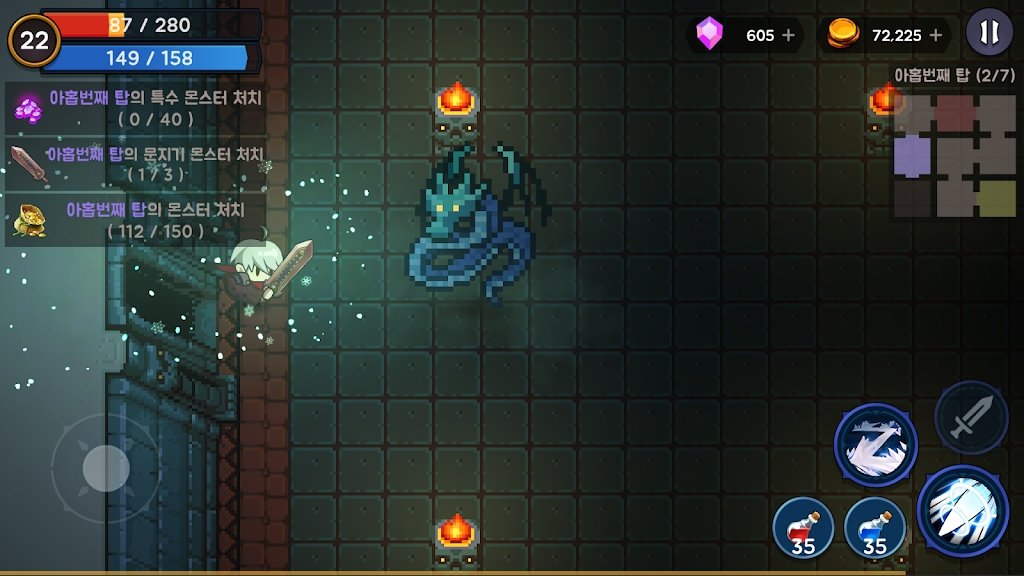Viewport: 1024px width, 576px height.
Task: Drink the blue mana potion
Action: [875, 526]
